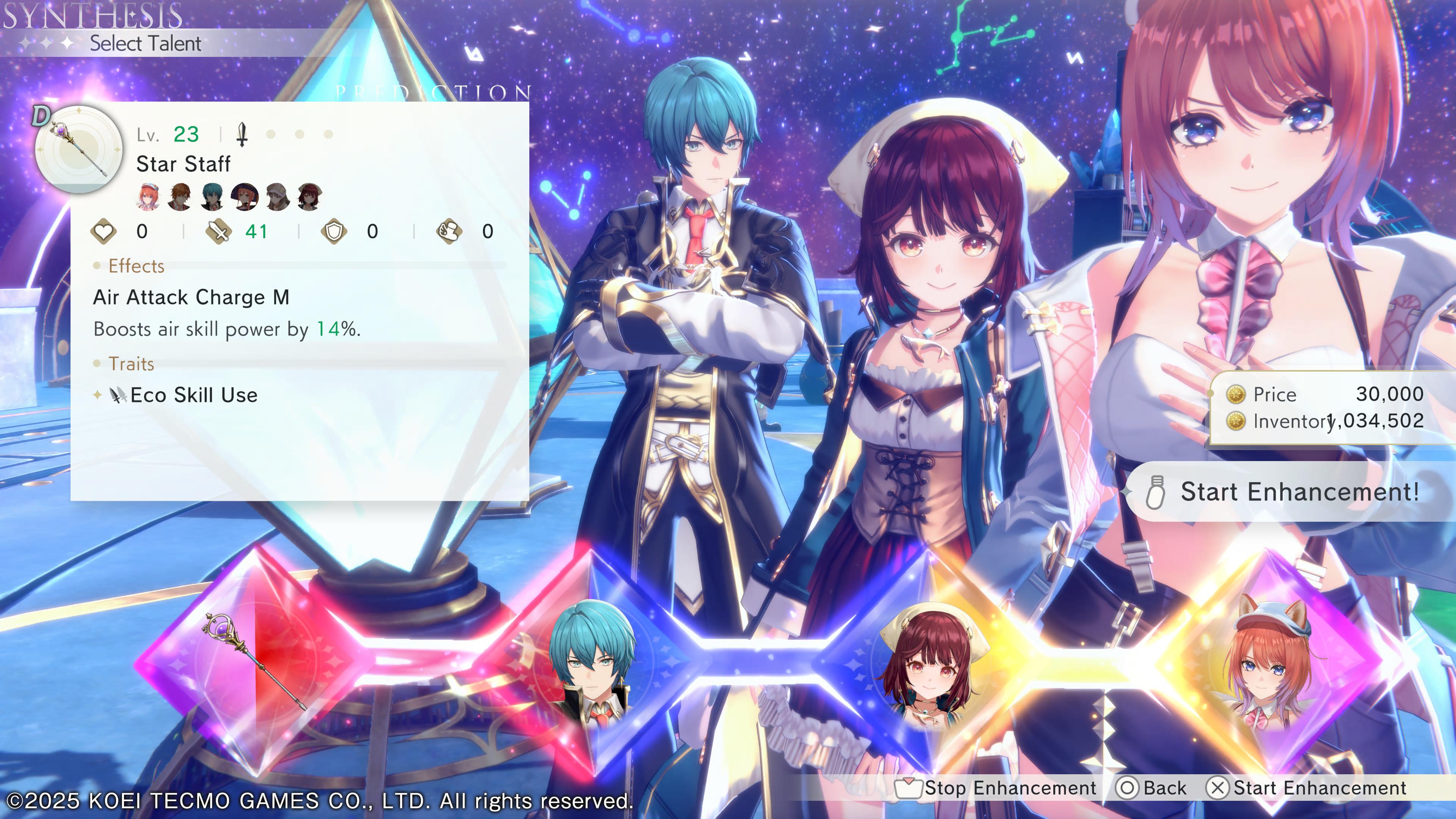This screenshot has height=819, width=1456.
Task: Click Stop Enhancement in the bottom bar
Action: (997, 788)
